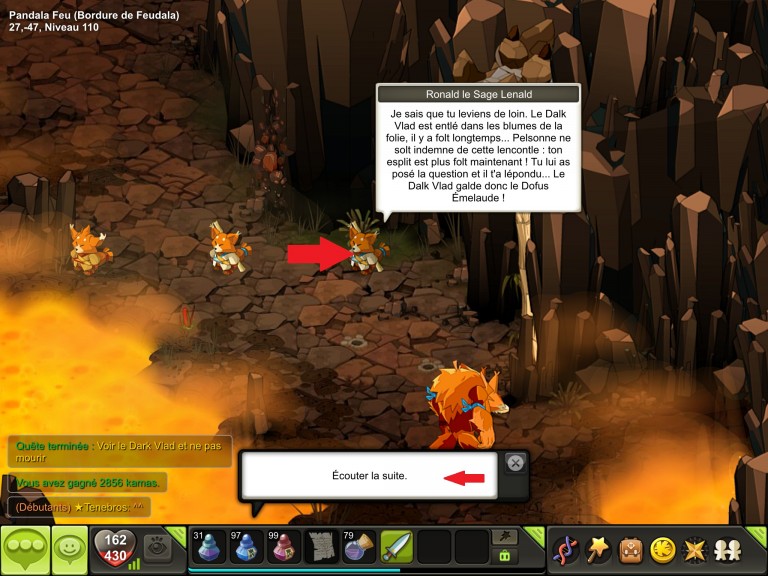
Task: Open the spells menu with the star wand
Action: 598,549
